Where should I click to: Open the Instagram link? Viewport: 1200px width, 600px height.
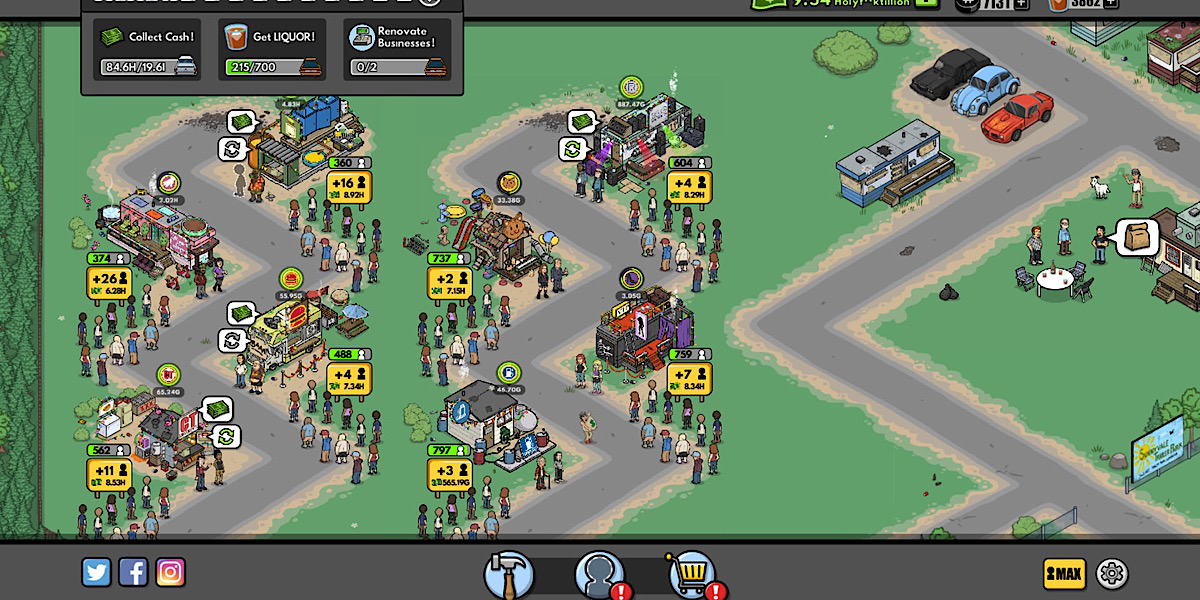pyautogui.click(x=170, y=572)
